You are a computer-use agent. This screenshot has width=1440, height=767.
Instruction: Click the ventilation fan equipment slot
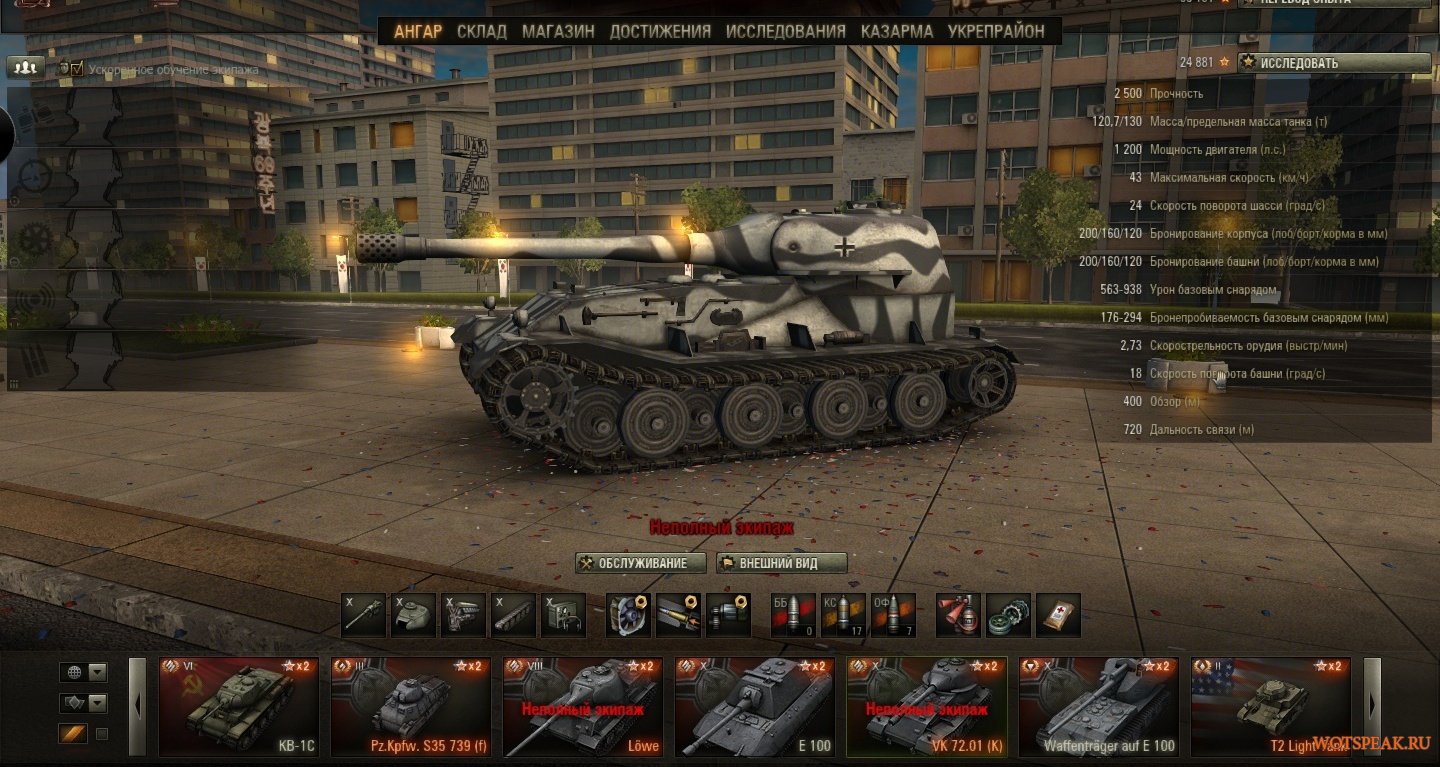(629, 615)
